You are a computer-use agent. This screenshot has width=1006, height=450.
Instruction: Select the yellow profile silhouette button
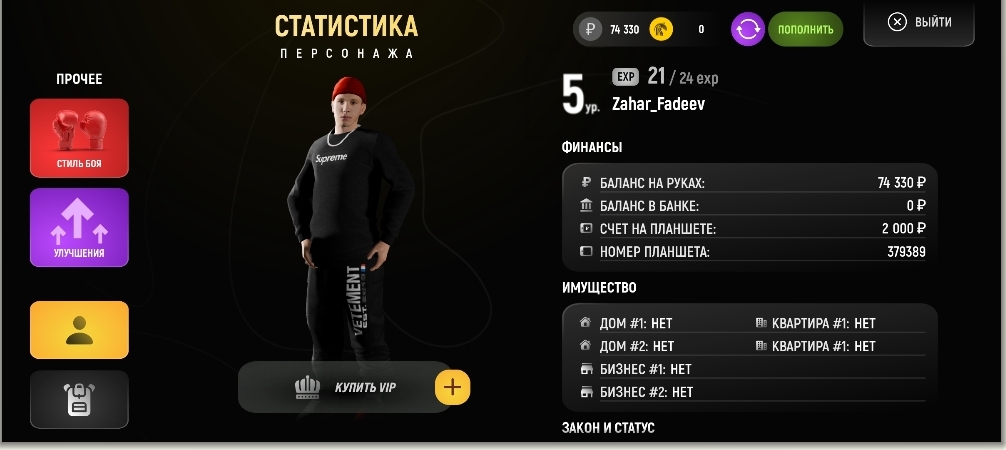coord(79,330)
